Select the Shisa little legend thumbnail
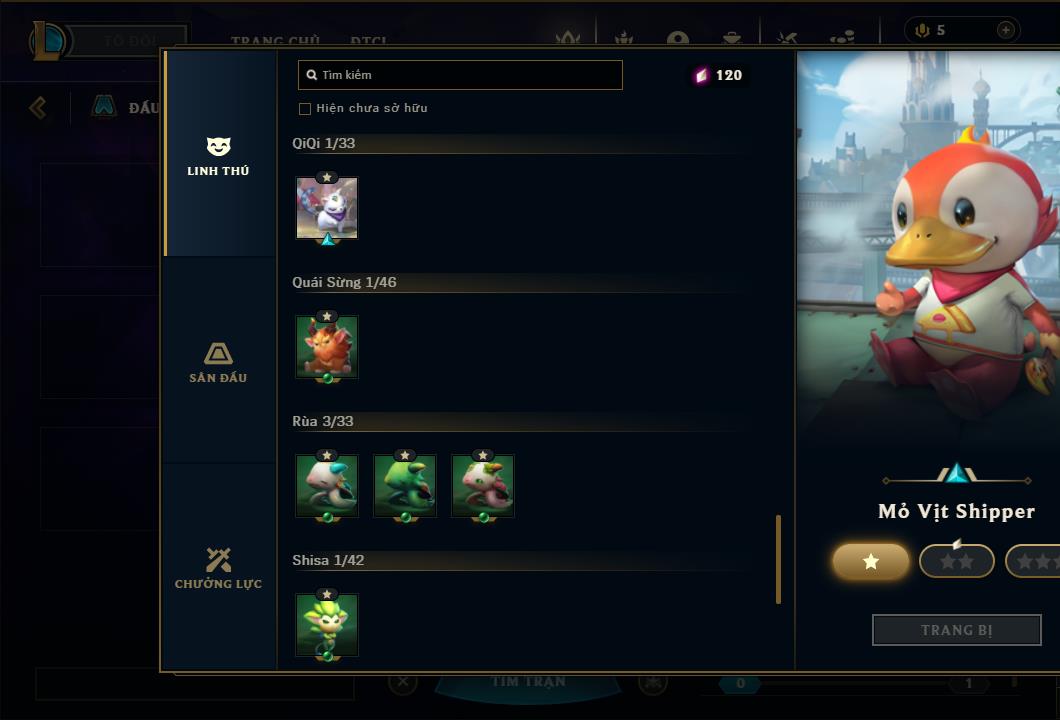Viewport: 1060px width, 720px height. pyautogui.click(x=327, y=625)
